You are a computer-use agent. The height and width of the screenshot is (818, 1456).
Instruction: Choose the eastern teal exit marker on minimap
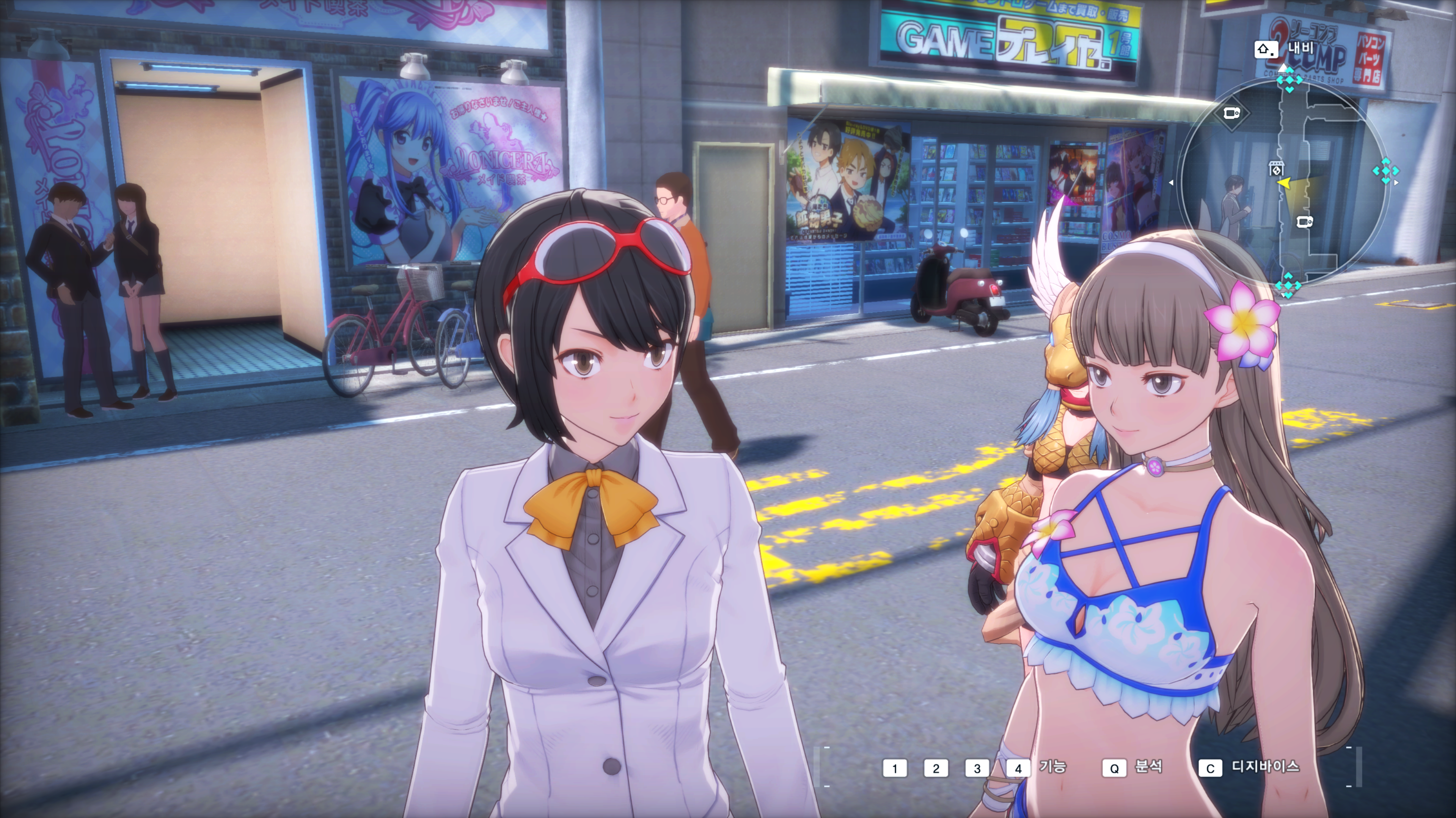(x=1385, y=171)
